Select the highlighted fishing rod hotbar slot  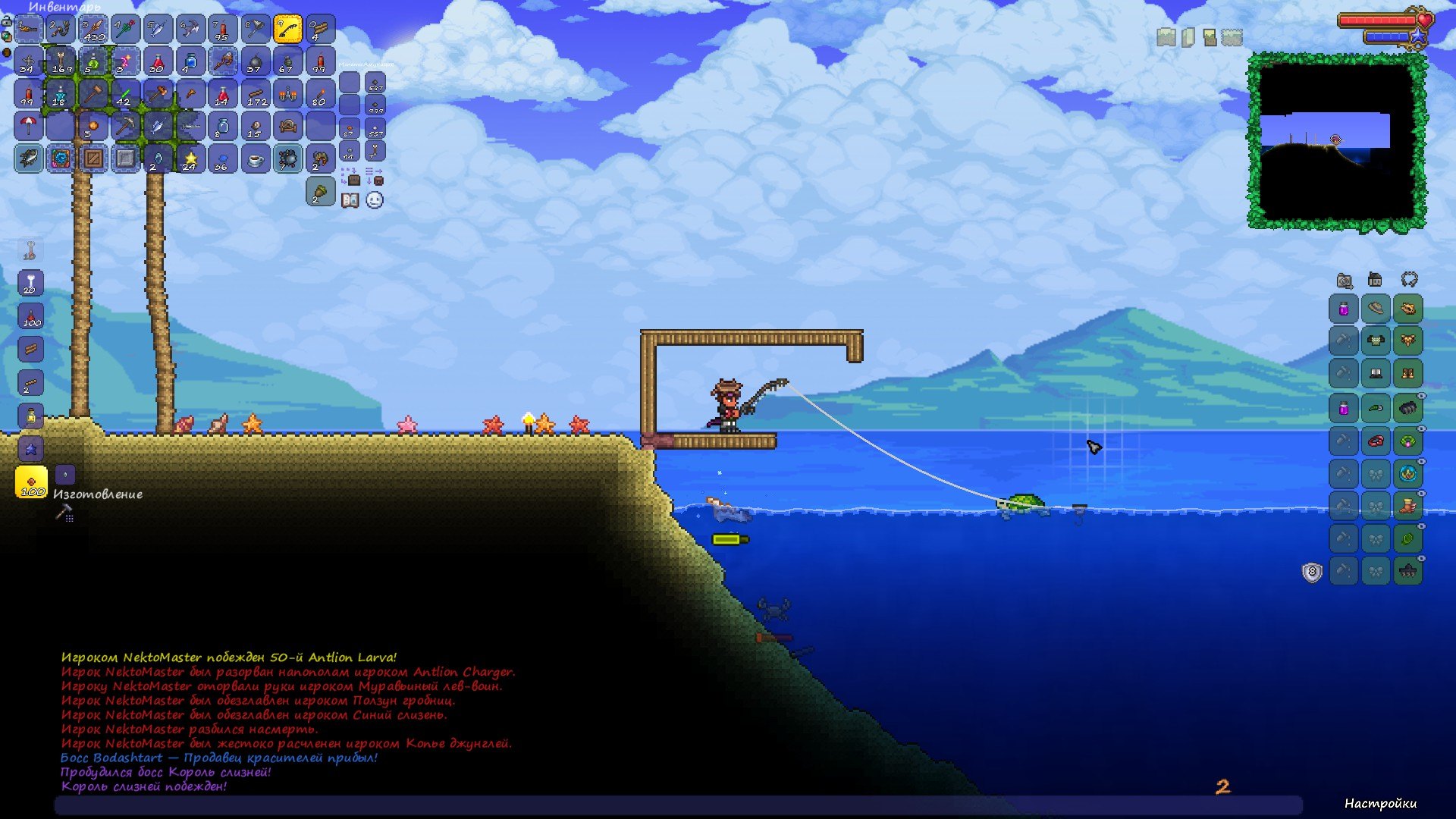(x=287, y=29)
